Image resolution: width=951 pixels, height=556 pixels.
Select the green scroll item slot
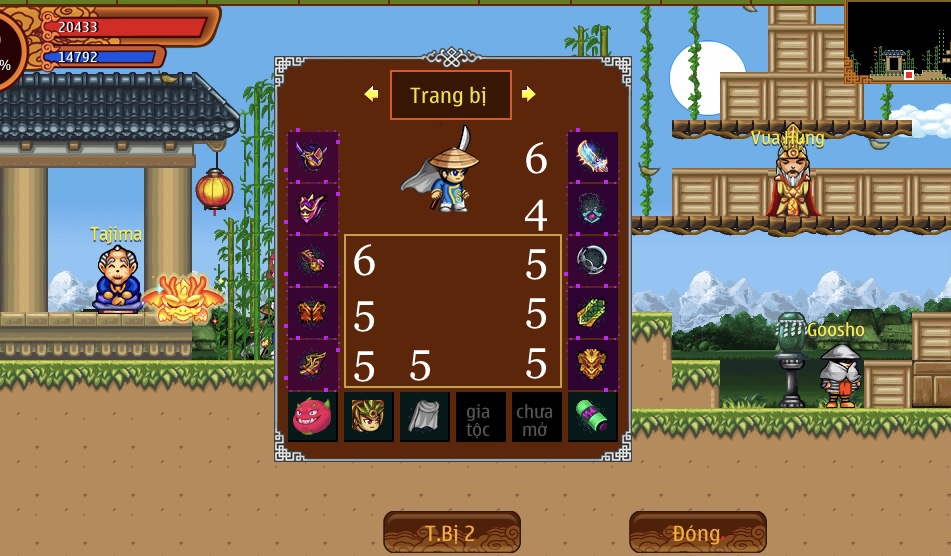click(x=592, y=417)
